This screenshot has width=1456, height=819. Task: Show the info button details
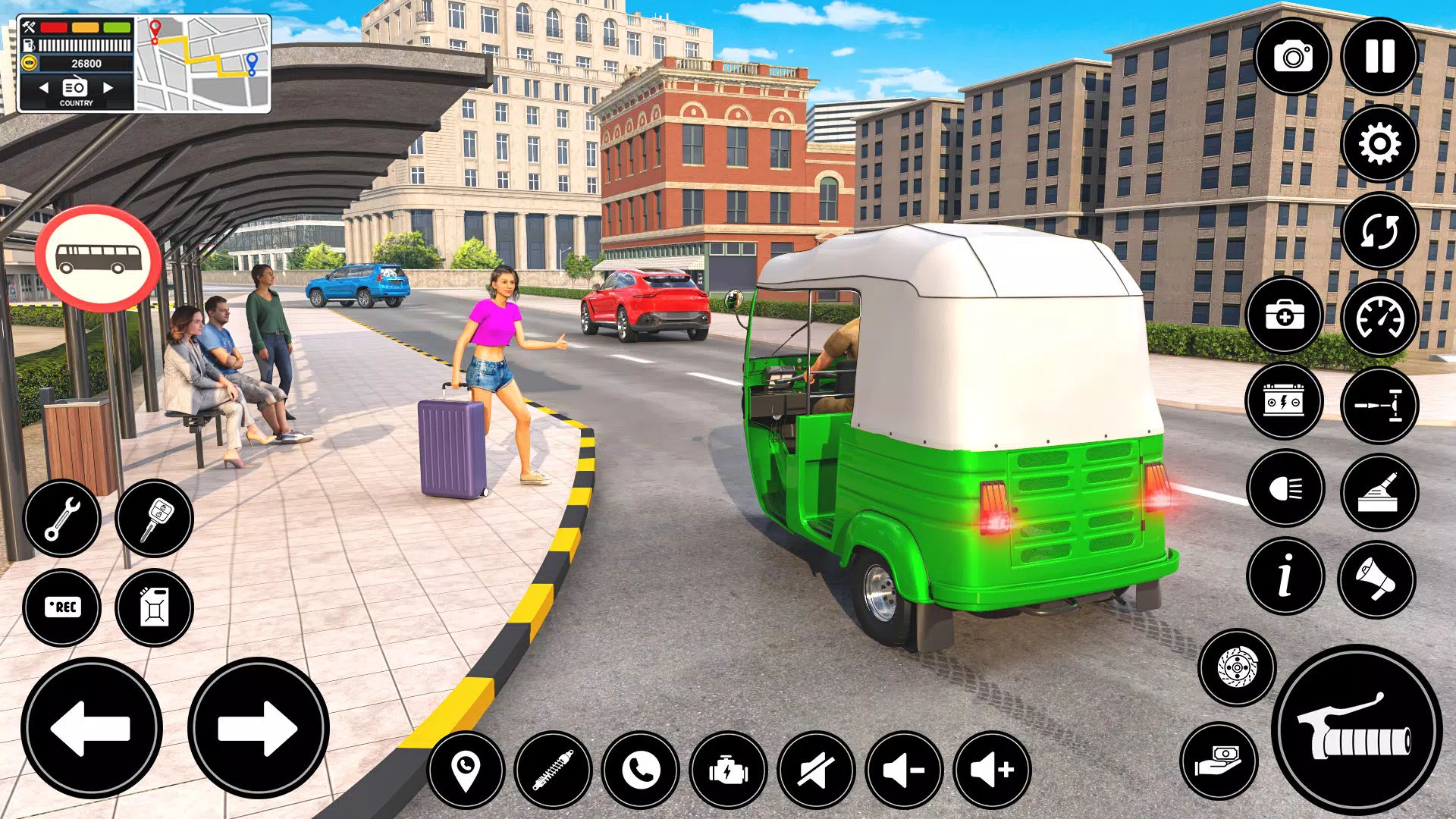pyautogui.click(x=1285, y=576)
